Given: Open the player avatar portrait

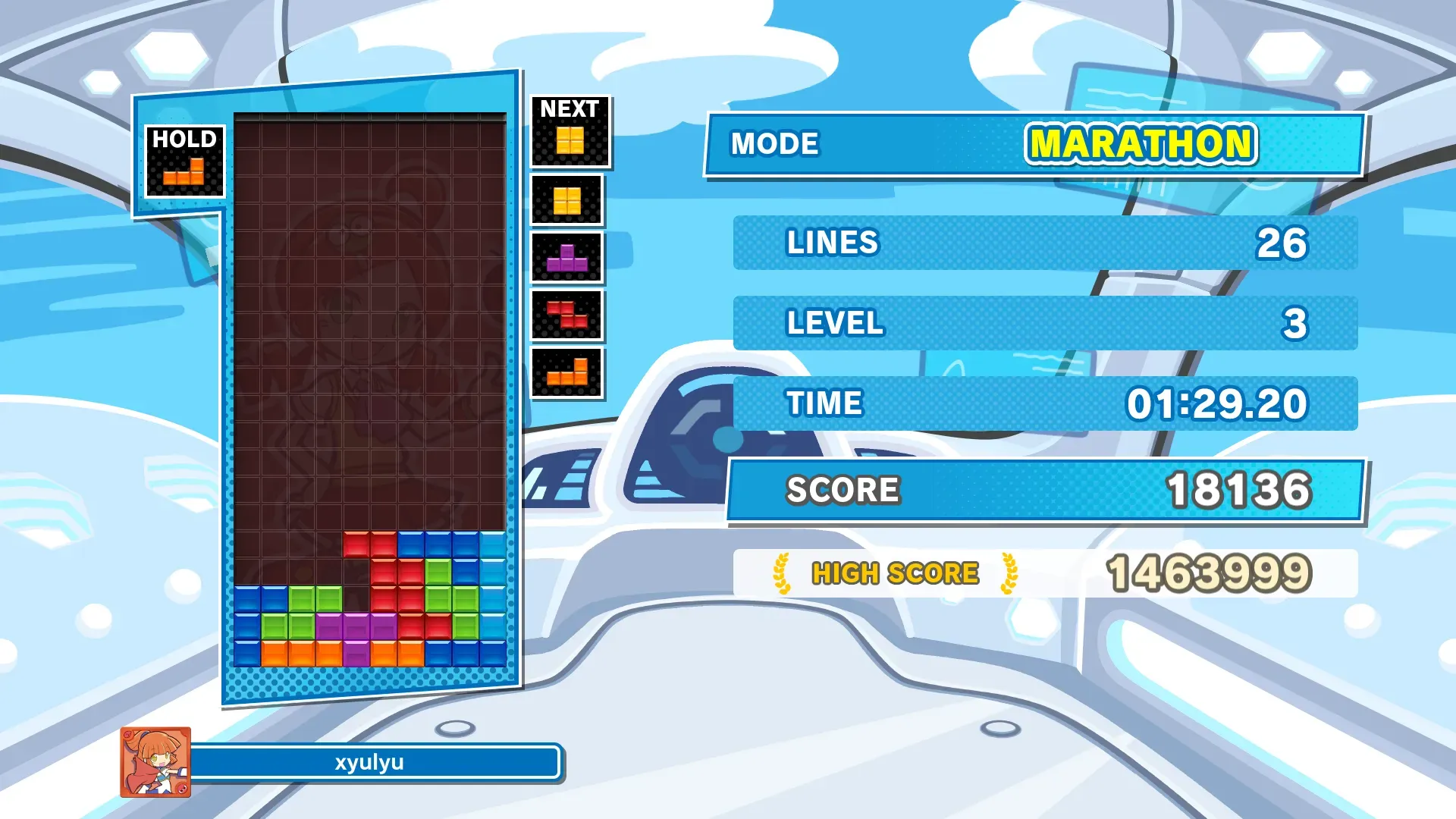Looking at the screenshot, I should click(x=155, y=762).
